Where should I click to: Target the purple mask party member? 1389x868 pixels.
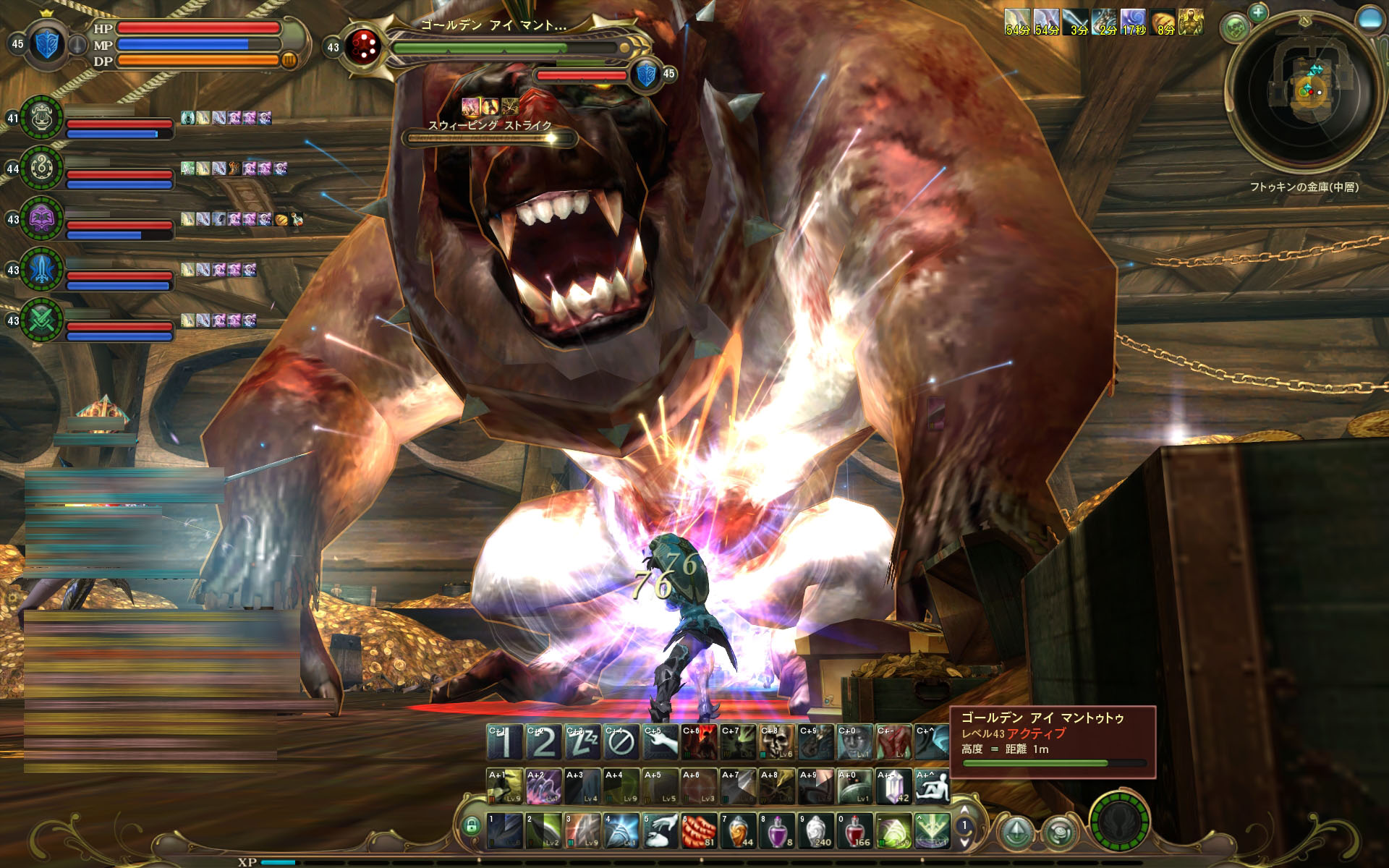tap(41, 218)
